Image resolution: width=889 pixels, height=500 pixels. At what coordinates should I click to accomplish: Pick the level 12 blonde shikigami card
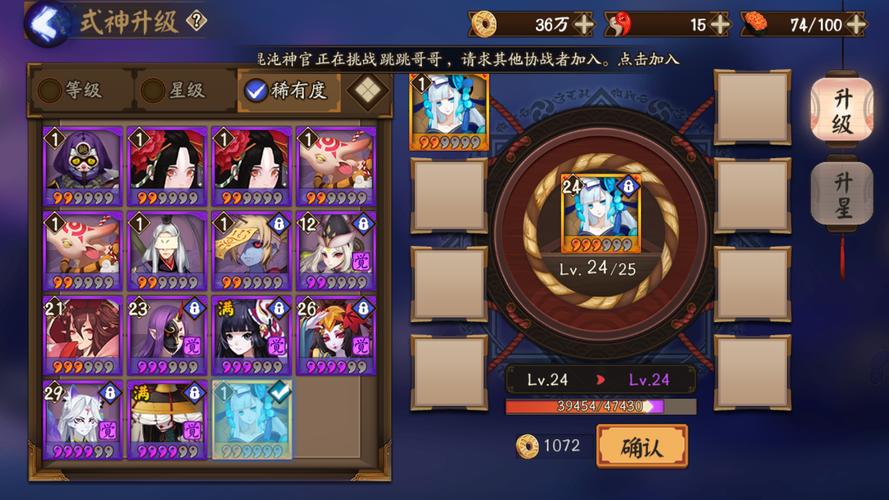click(x=335, y=249)
